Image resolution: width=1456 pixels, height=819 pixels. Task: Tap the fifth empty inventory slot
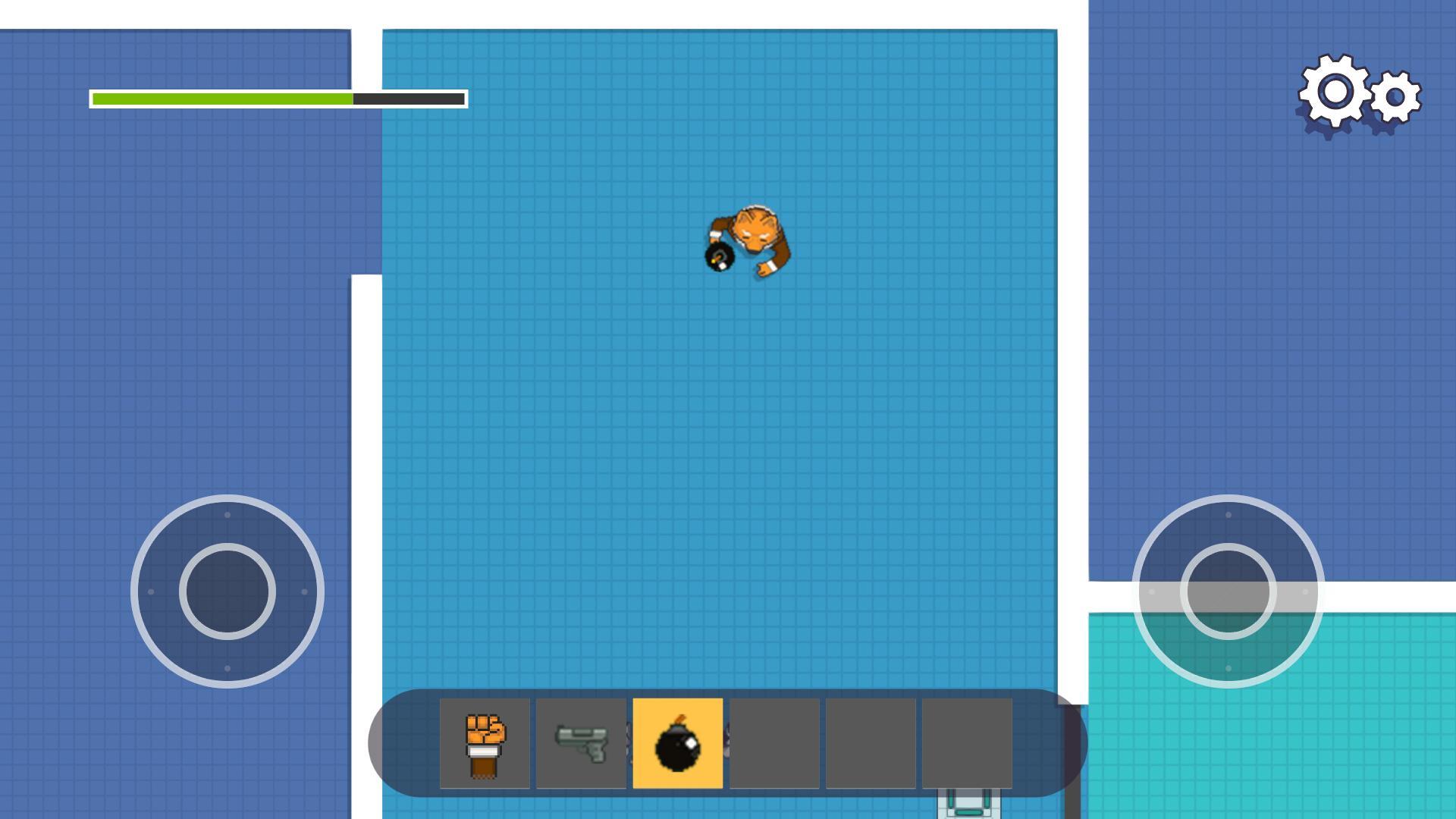872,743
